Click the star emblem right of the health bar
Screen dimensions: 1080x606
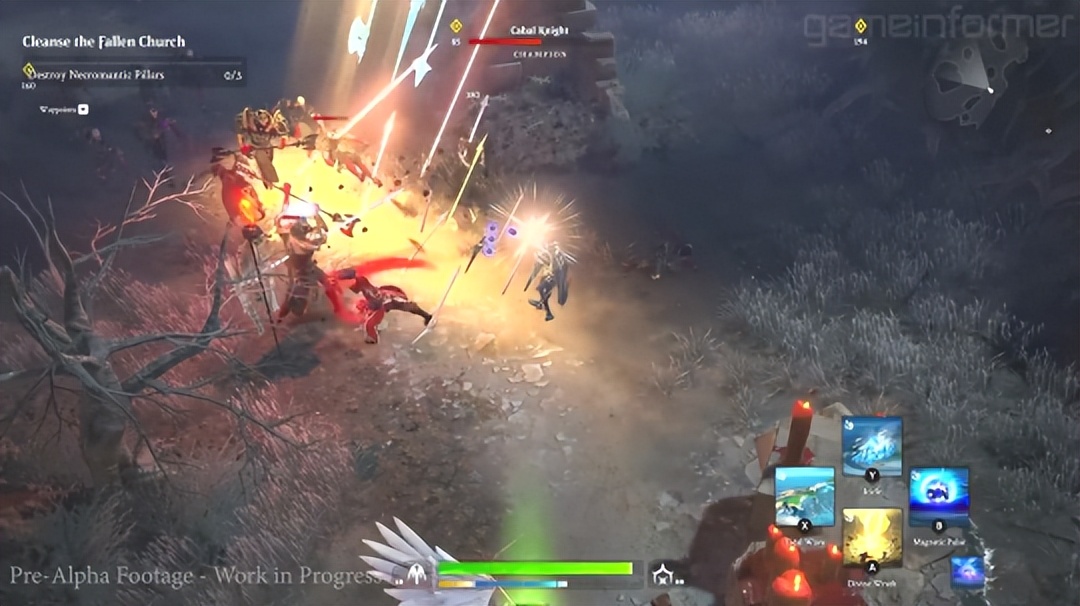[662, 573]
